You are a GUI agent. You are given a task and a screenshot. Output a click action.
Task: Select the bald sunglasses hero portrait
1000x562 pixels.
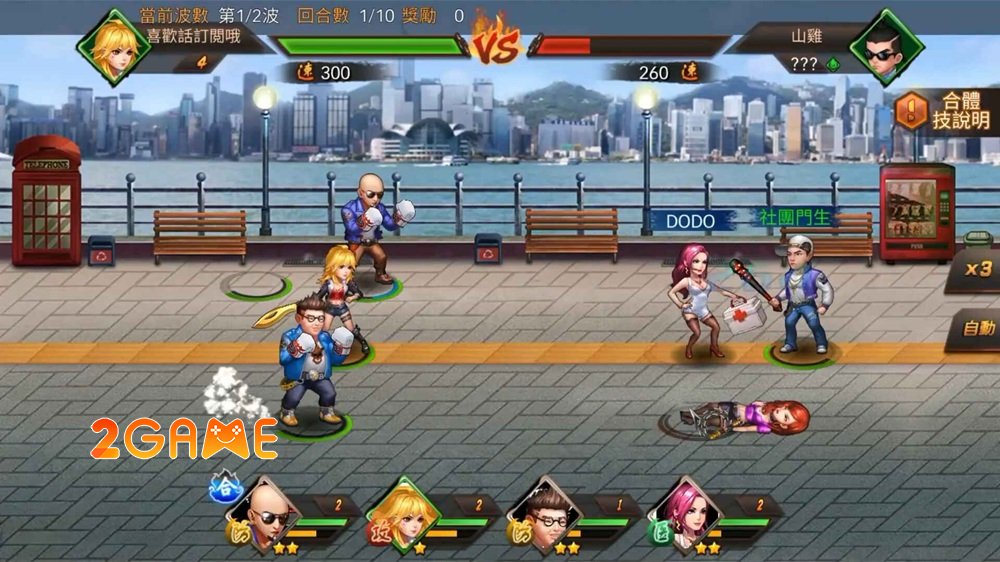[268, 512]
